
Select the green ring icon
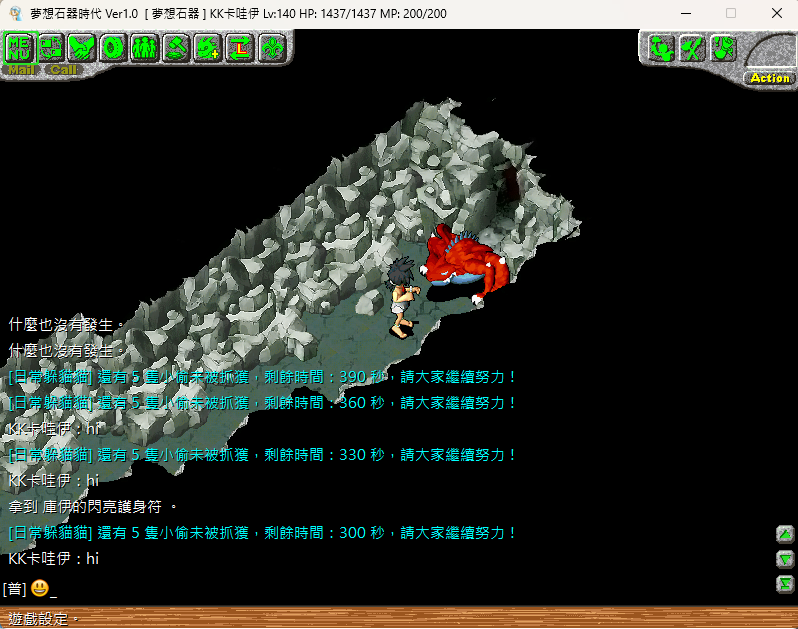[x=113, y=47]
